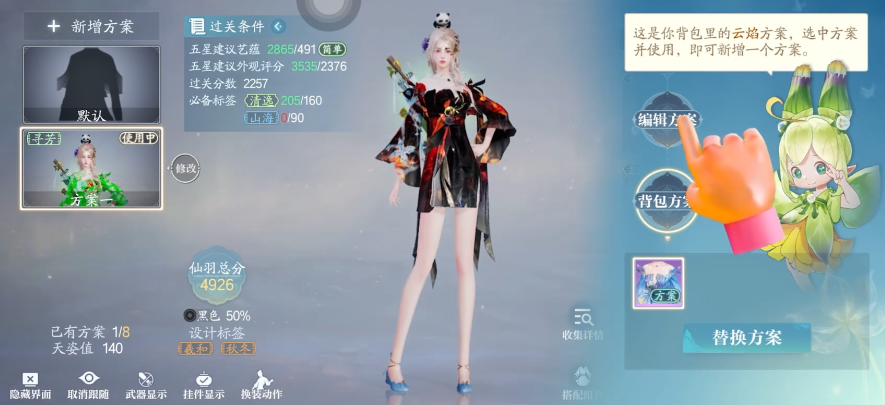Hide the interface with 隐藏界面

point(30,385)
